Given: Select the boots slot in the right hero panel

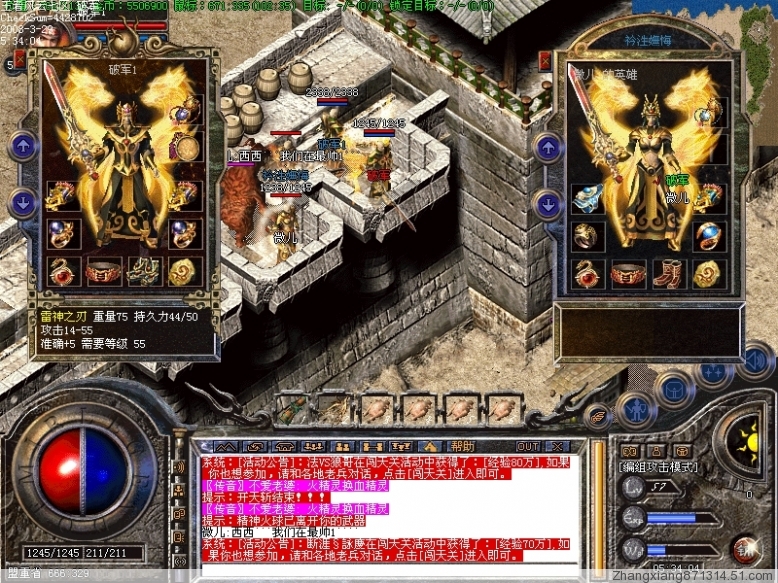Looking at the screenshot, I should (667, 273).
